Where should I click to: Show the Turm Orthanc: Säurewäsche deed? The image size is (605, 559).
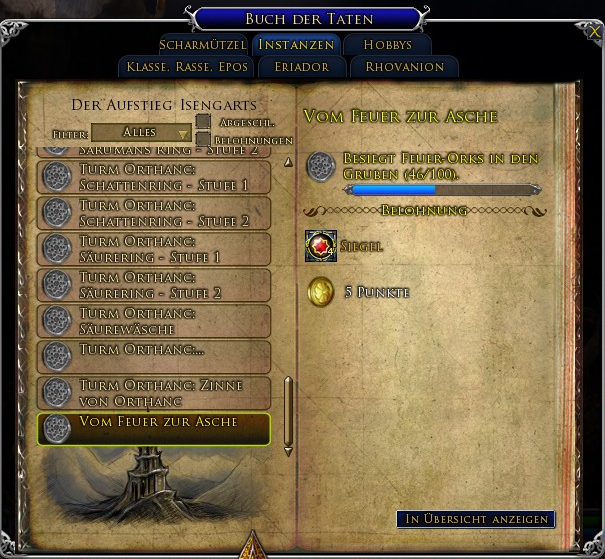click(154, 321)
